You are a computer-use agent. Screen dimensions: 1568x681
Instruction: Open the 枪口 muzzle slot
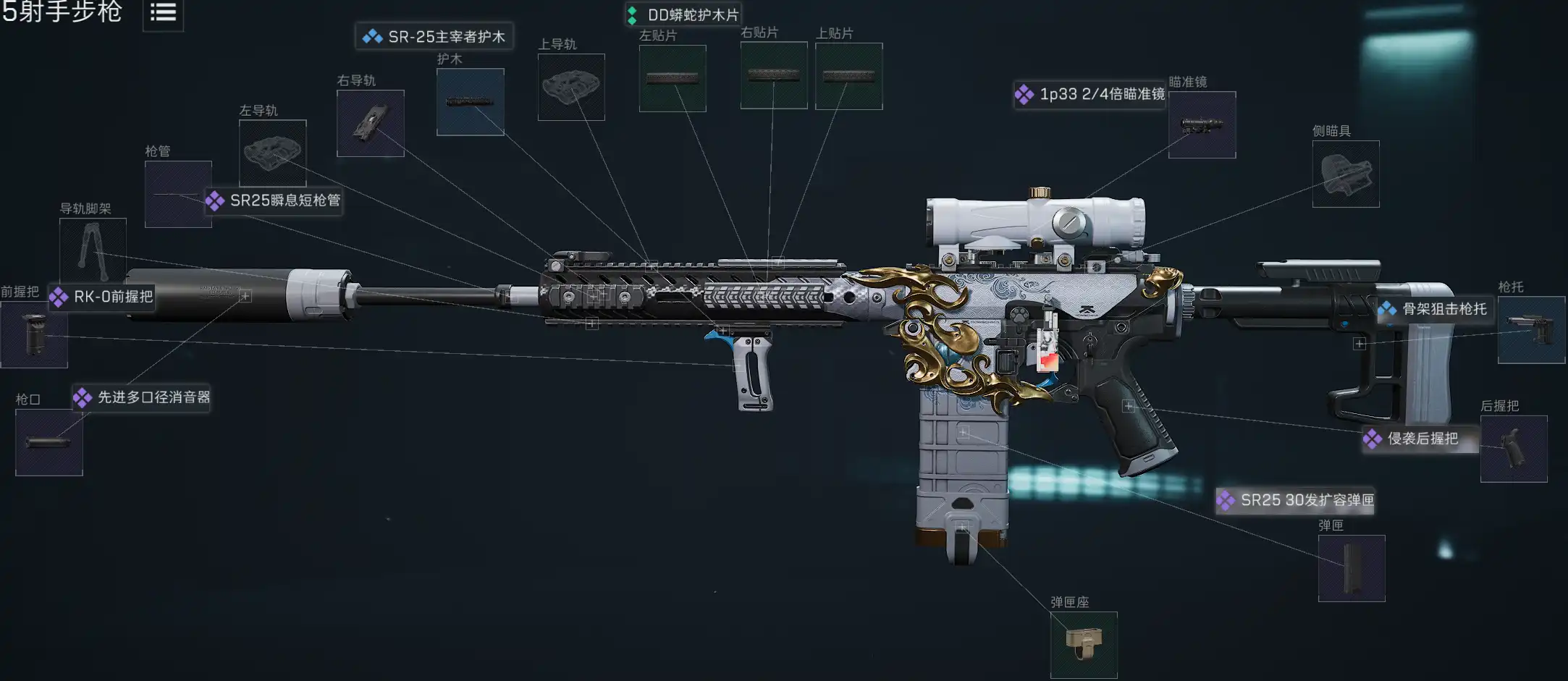pos(49,442)
